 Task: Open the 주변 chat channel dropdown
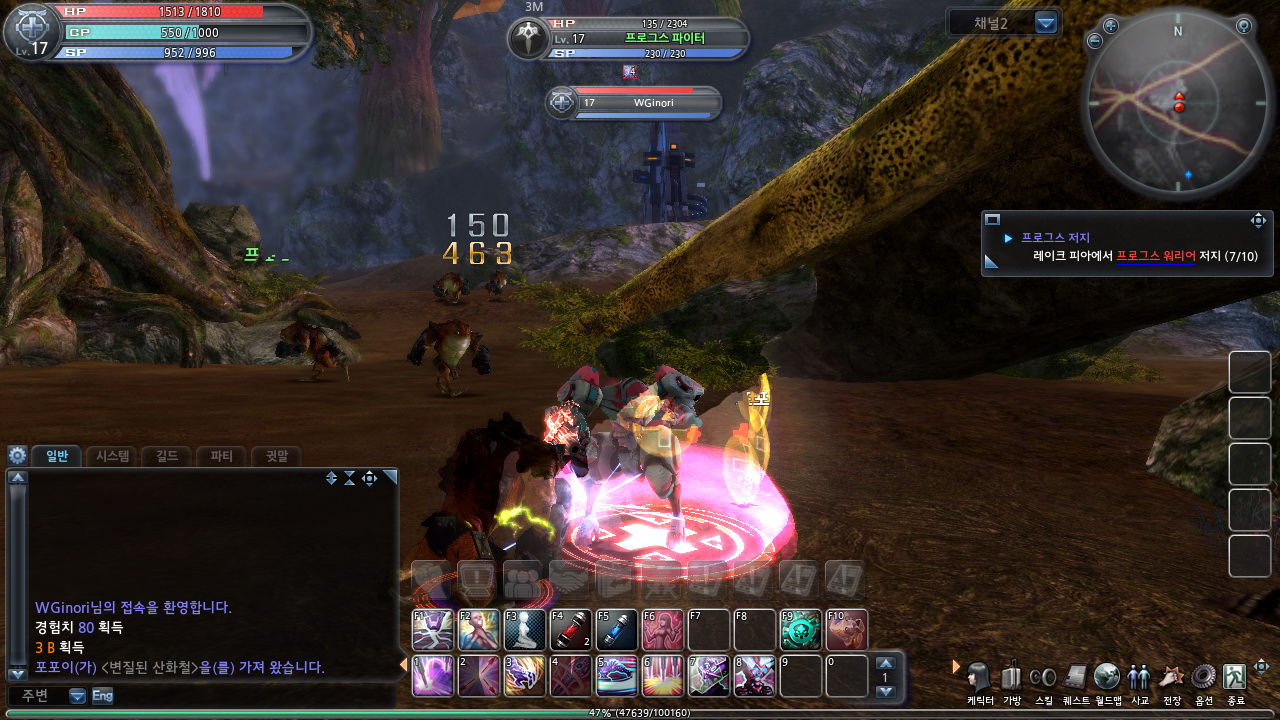coord(77,696)
